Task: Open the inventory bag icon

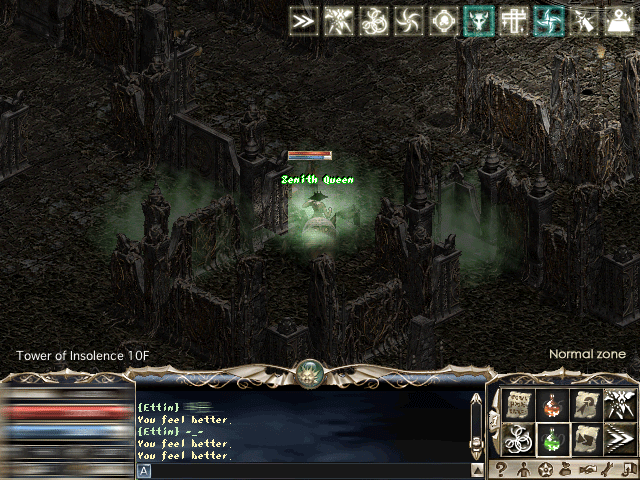Action: pyautogui.click(x=567, y=469)
